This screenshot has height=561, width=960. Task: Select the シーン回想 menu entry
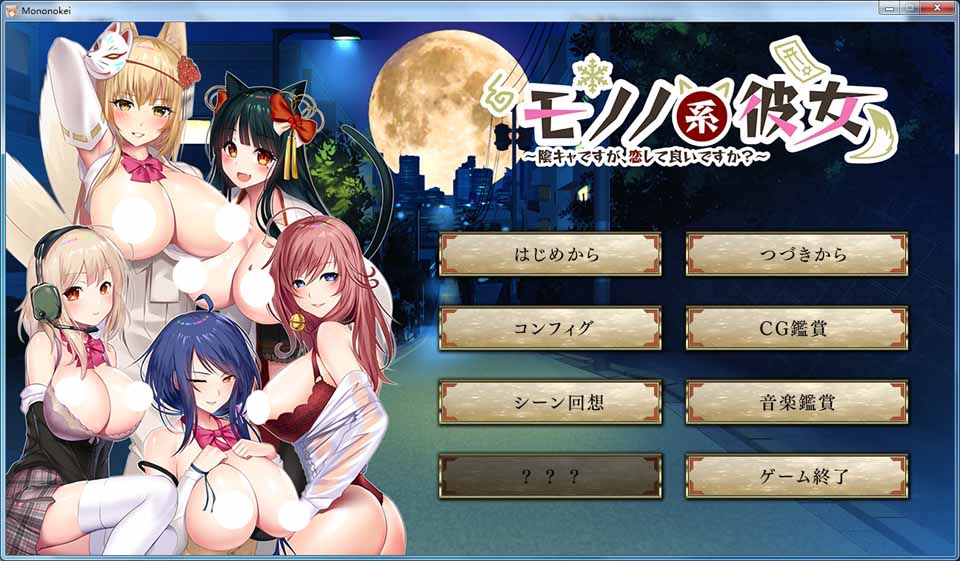coord(550,402)
